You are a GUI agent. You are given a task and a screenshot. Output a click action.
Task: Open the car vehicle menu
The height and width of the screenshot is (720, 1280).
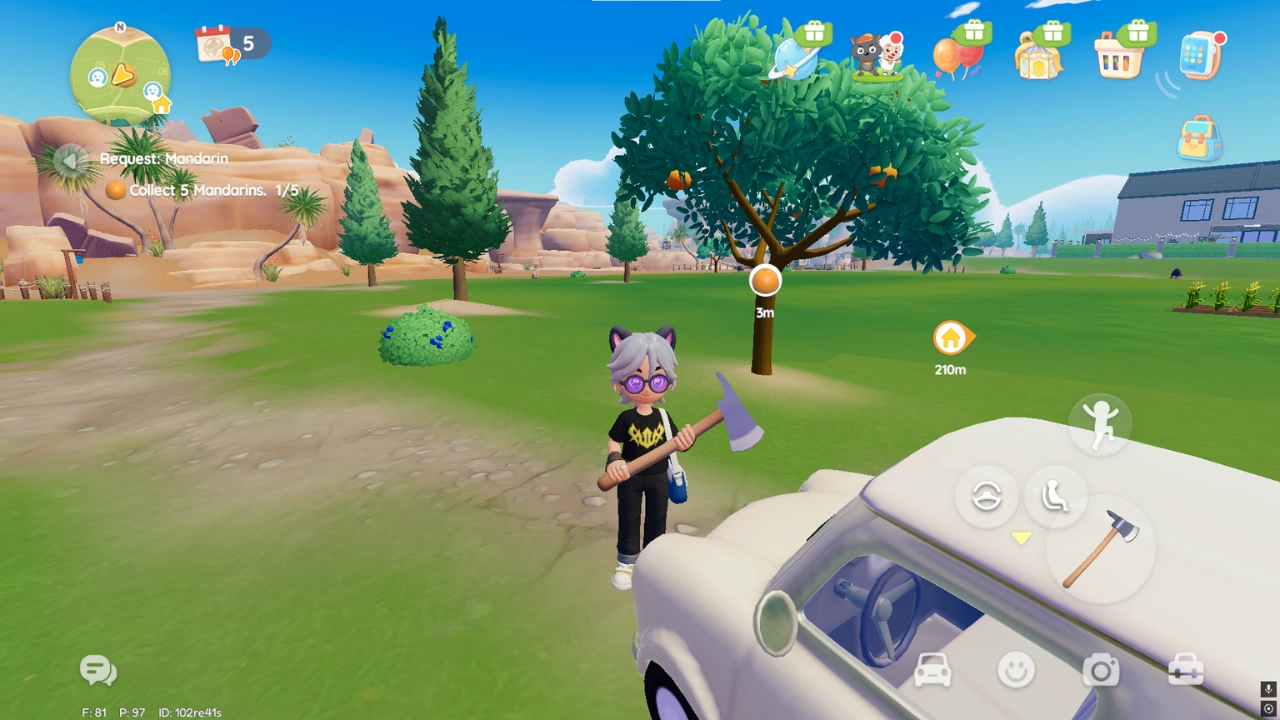tap(932, 671)
